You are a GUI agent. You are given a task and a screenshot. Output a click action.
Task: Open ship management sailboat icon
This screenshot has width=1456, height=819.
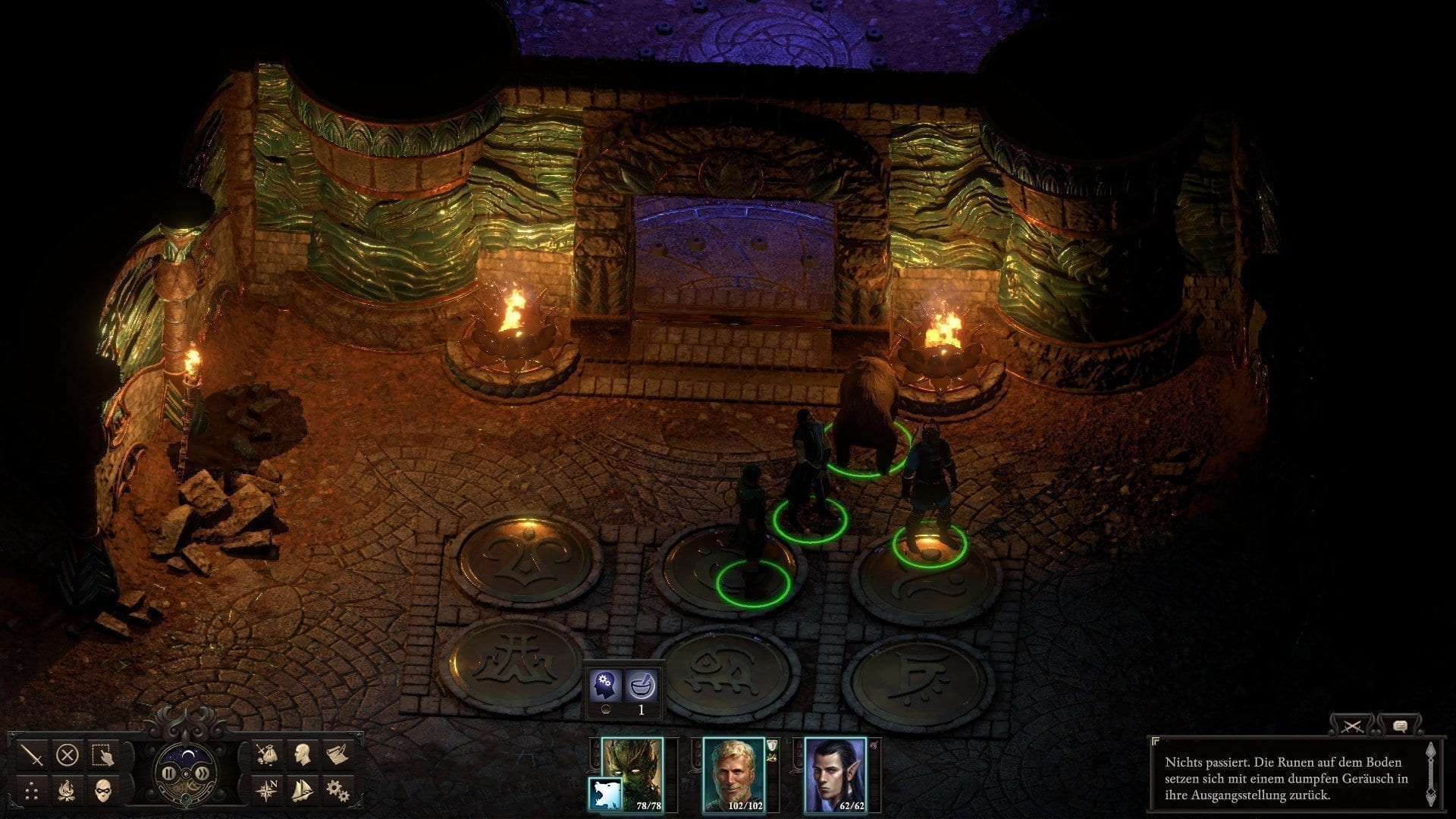tap(302, 792)
